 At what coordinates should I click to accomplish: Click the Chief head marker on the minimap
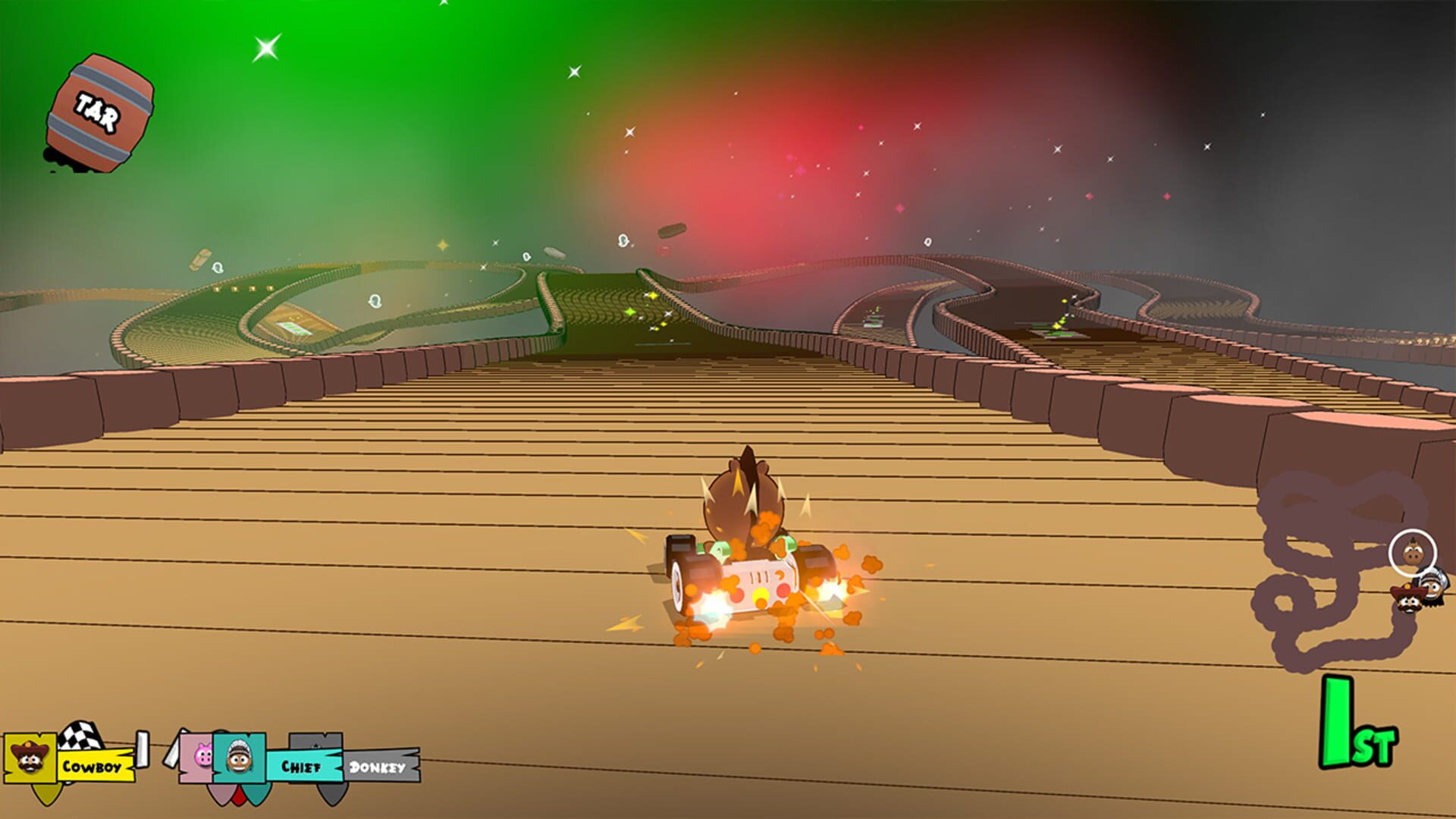tap(1432, 588)
